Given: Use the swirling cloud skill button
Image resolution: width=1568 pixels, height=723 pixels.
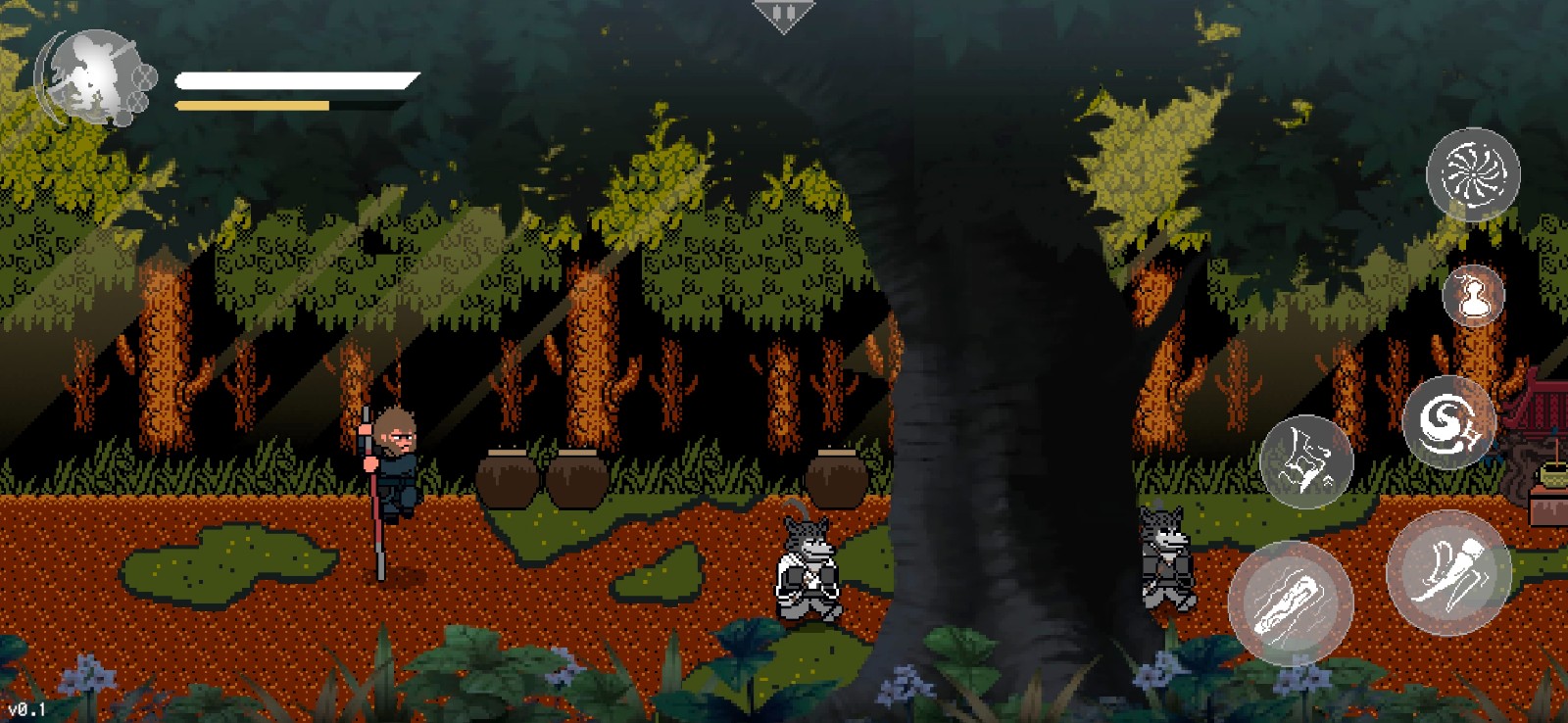Looking at the screenshot, I should 1448,422.
